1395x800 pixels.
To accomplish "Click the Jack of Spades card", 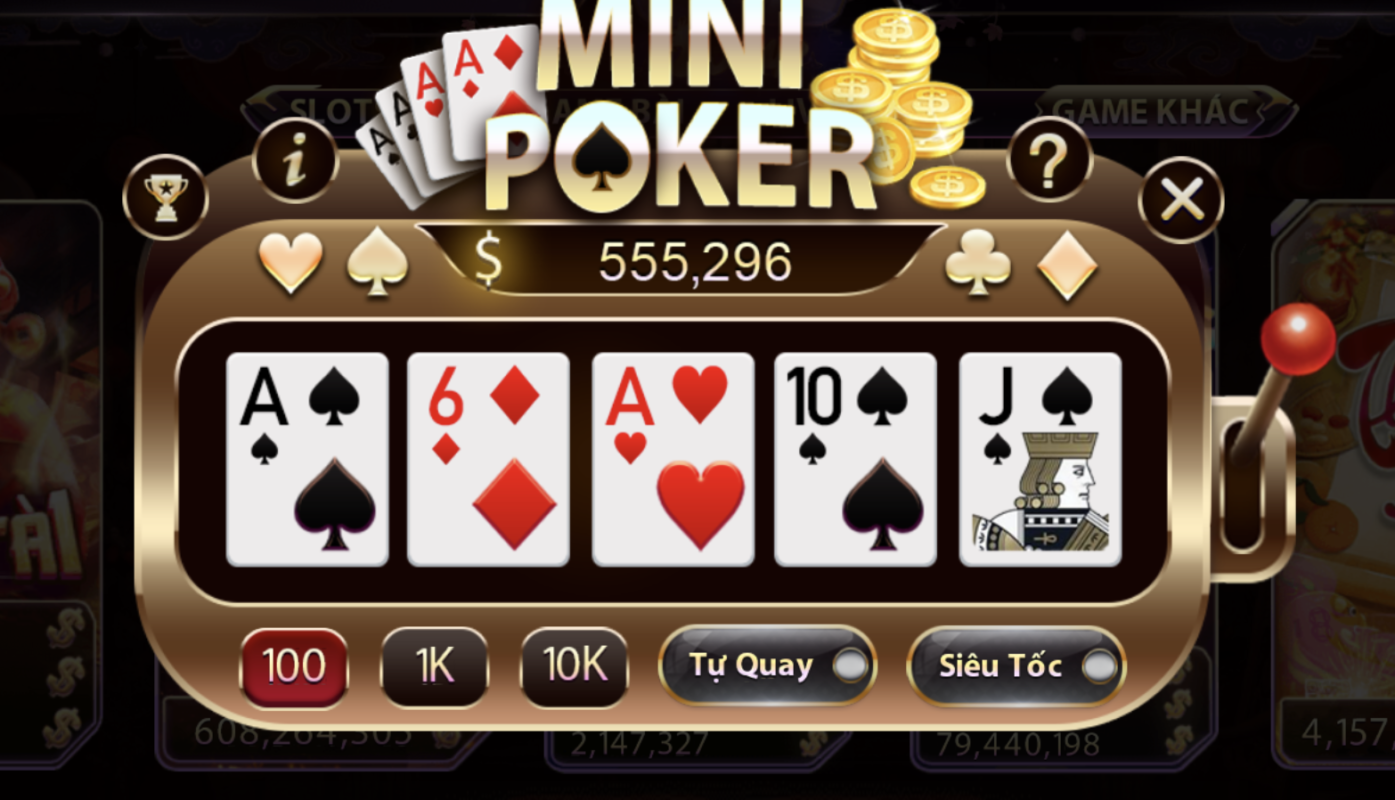I will click(1038, 460).
